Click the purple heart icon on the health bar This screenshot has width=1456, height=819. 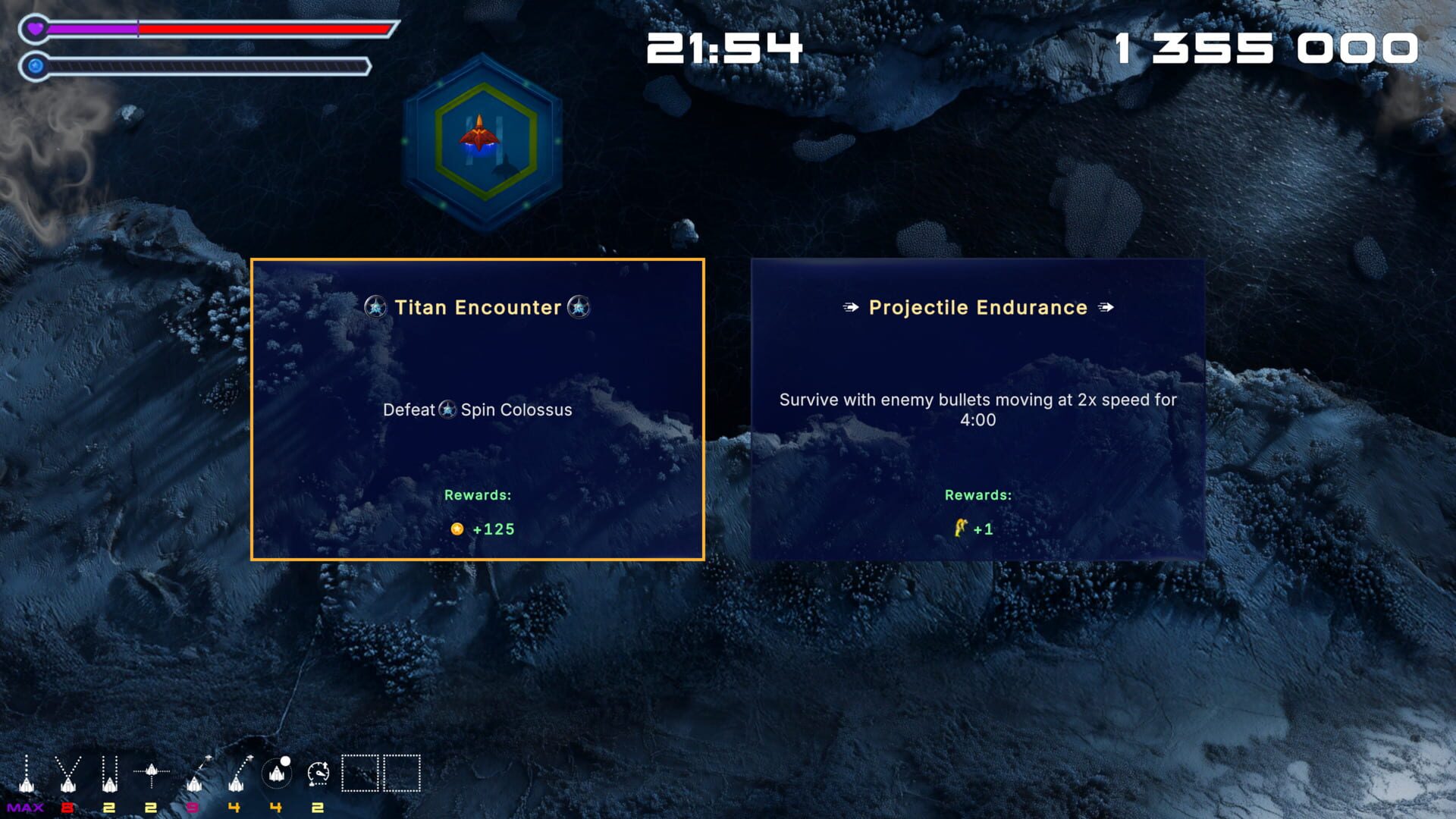click(x=35, y=28)
